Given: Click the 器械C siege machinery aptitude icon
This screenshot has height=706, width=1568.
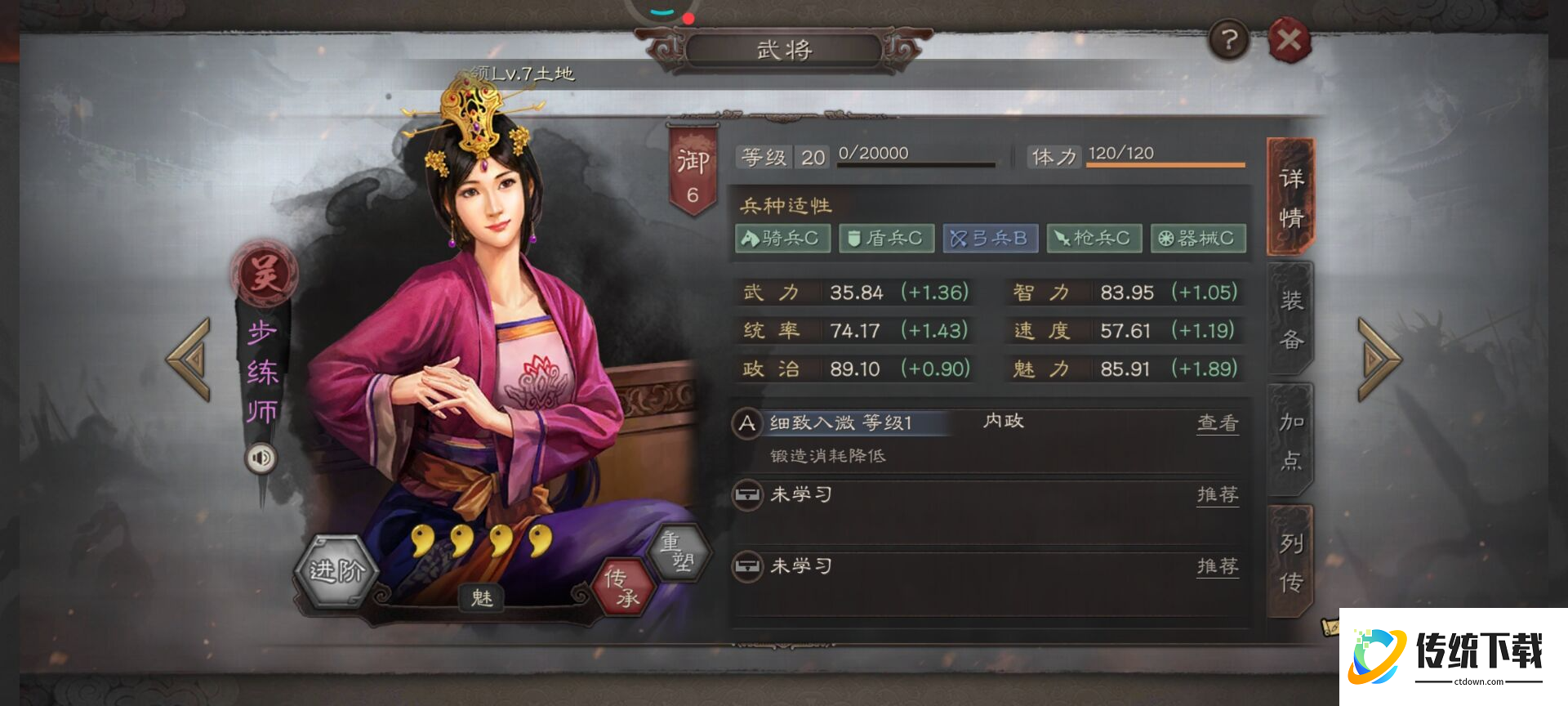Looking at the screenshot, I should 1197,238.
